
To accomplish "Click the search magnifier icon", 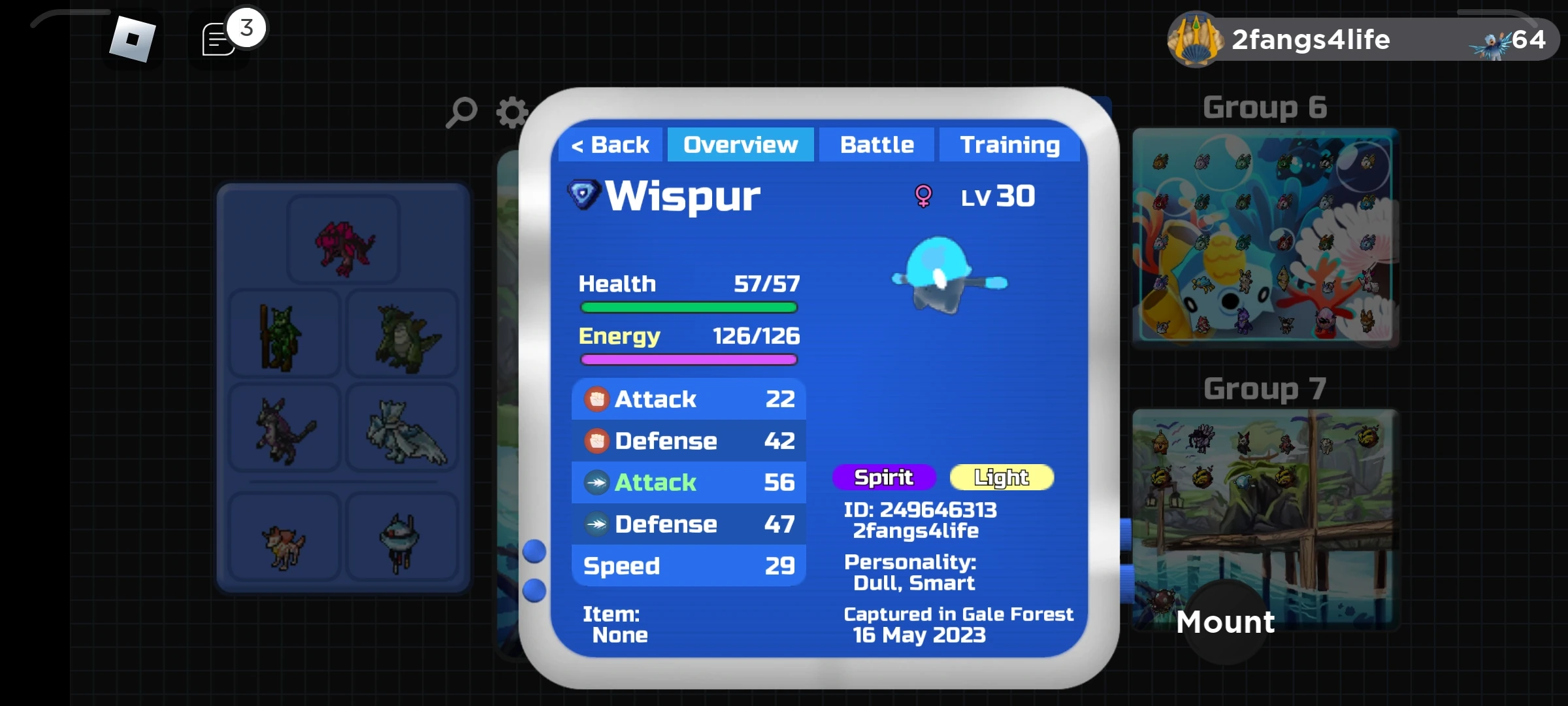I will tap(462, 112).
